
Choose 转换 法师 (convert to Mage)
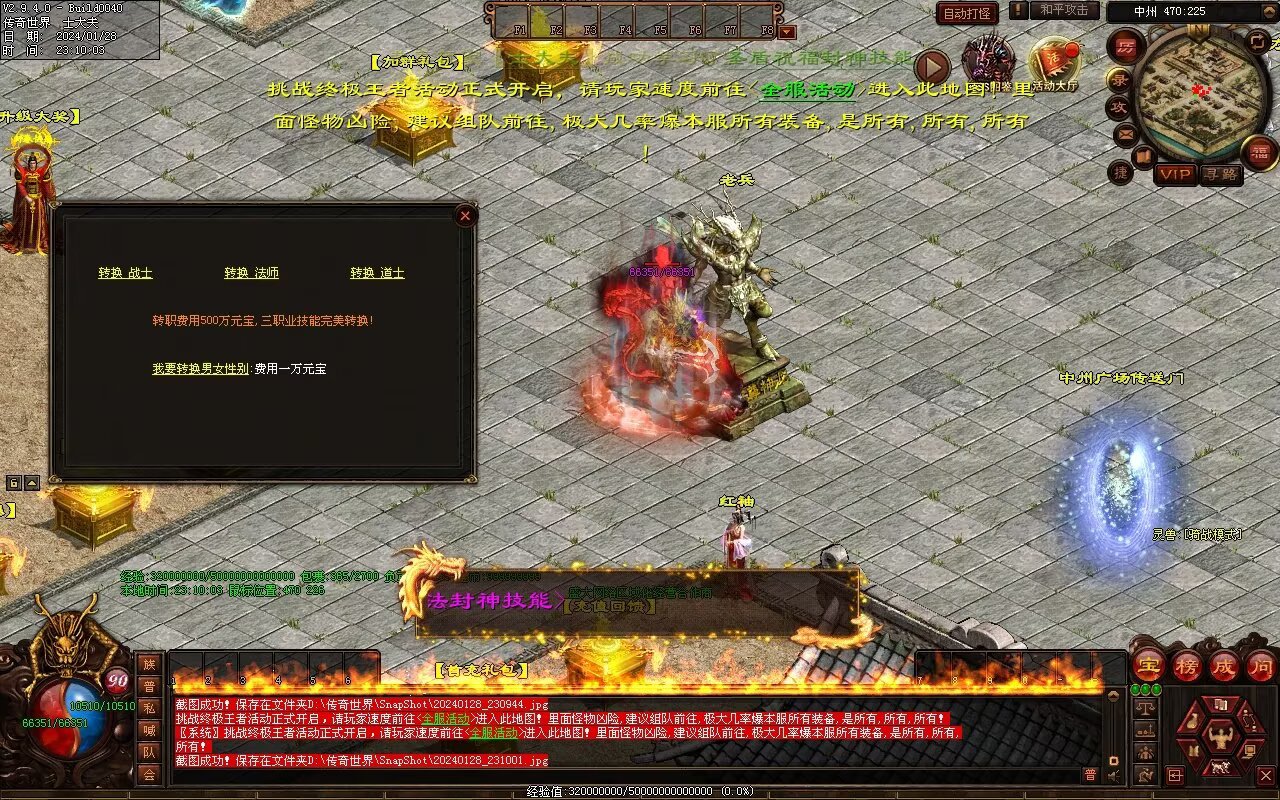[x=251, y=273]
